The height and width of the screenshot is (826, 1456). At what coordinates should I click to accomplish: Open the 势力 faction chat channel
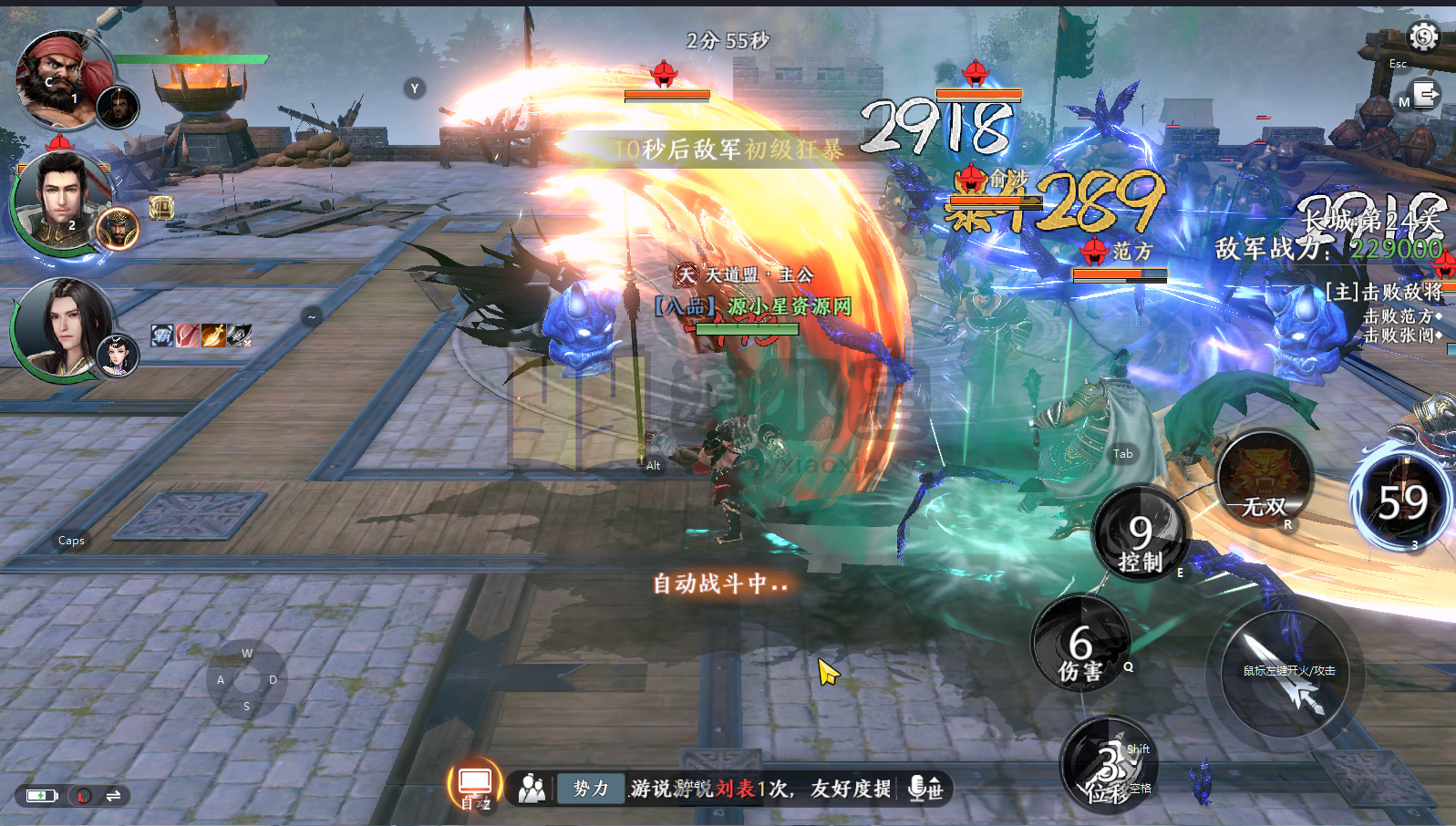590,788
